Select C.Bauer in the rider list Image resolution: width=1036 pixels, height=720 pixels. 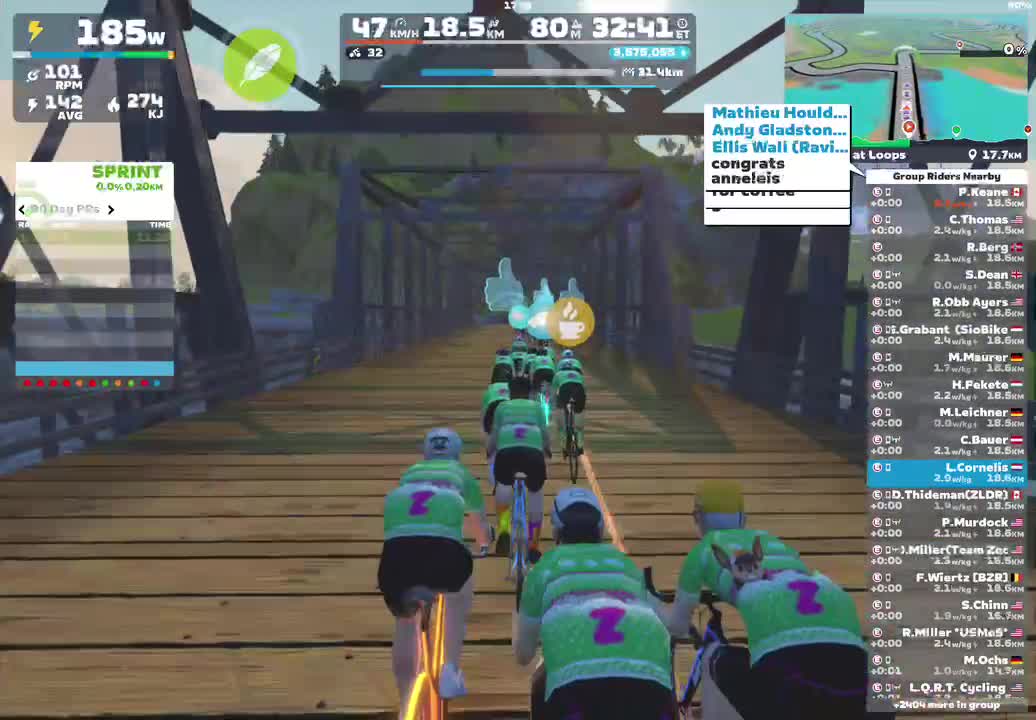point(946,445)
